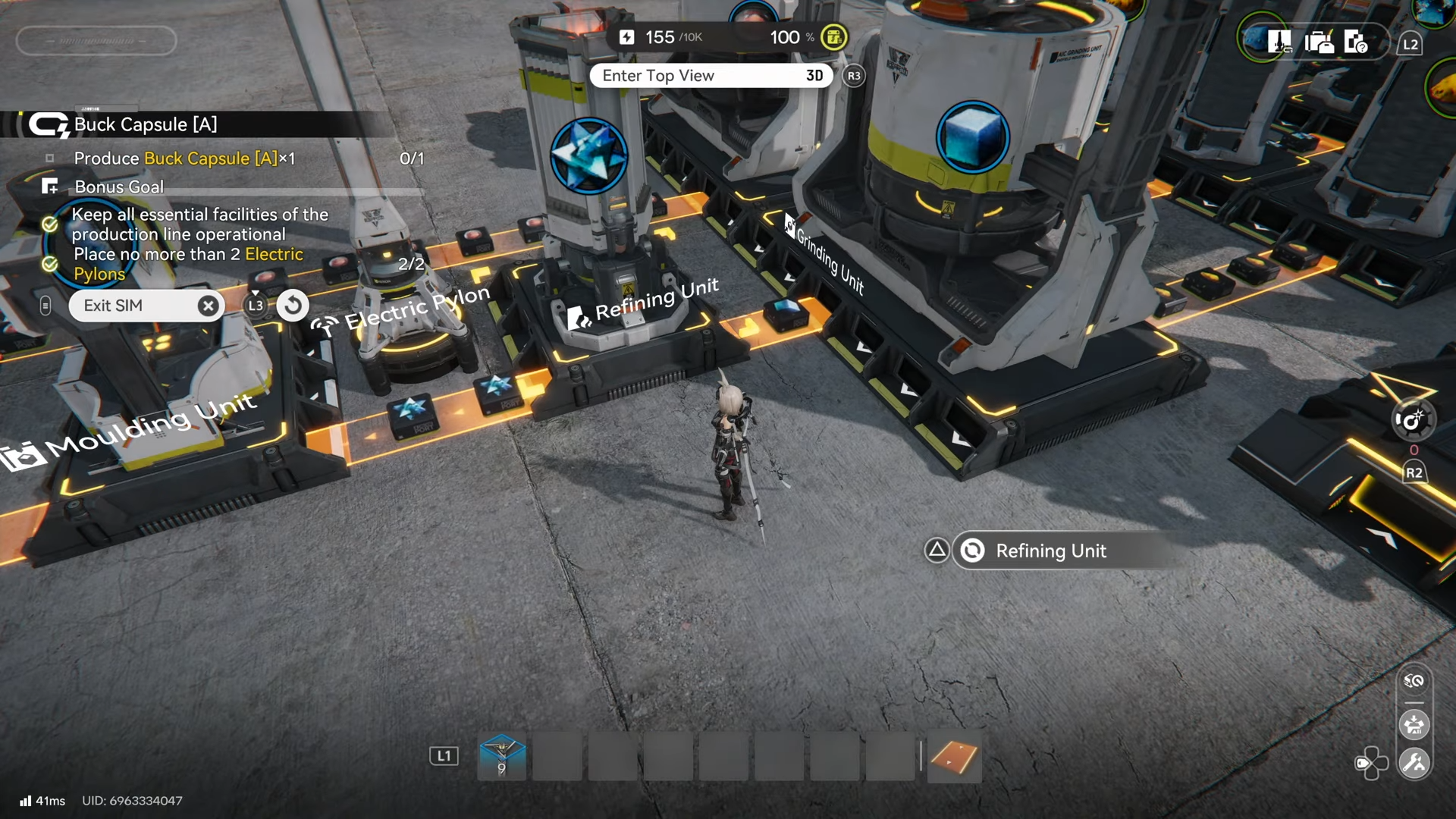Click the wrench build tool button
The image size is (1456, 819).
coord(1414,763)
